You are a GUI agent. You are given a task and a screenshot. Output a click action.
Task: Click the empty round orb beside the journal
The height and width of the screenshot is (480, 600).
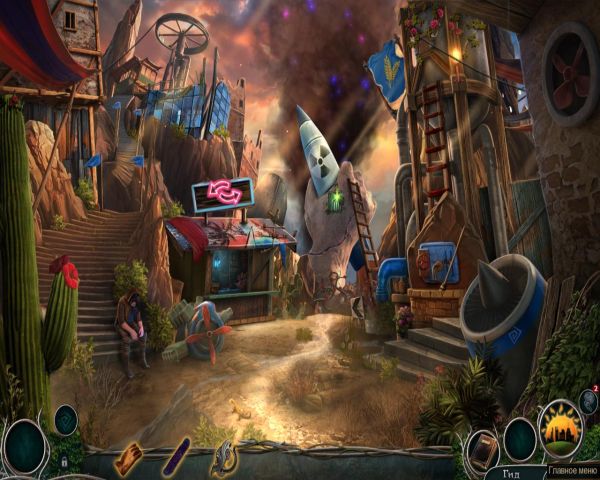520,439
